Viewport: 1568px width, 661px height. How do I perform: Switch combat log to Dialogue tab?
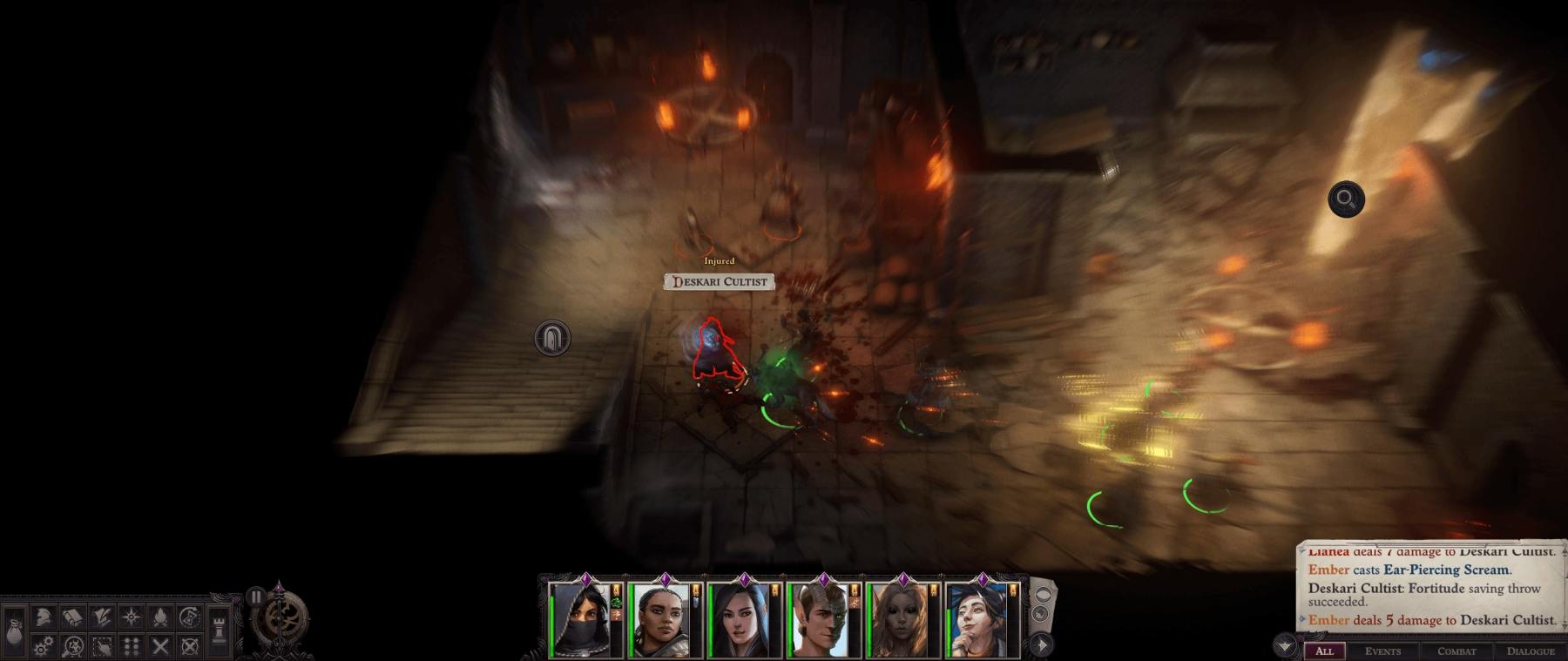[1531, 651]
